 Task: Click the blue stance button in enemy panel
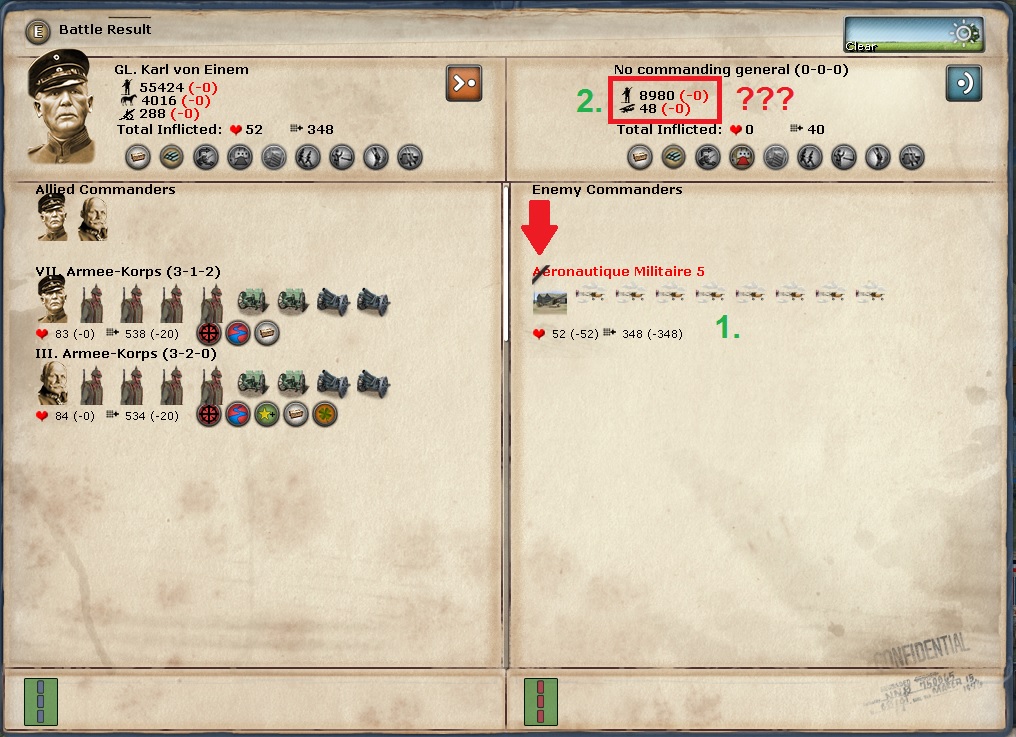964,83
